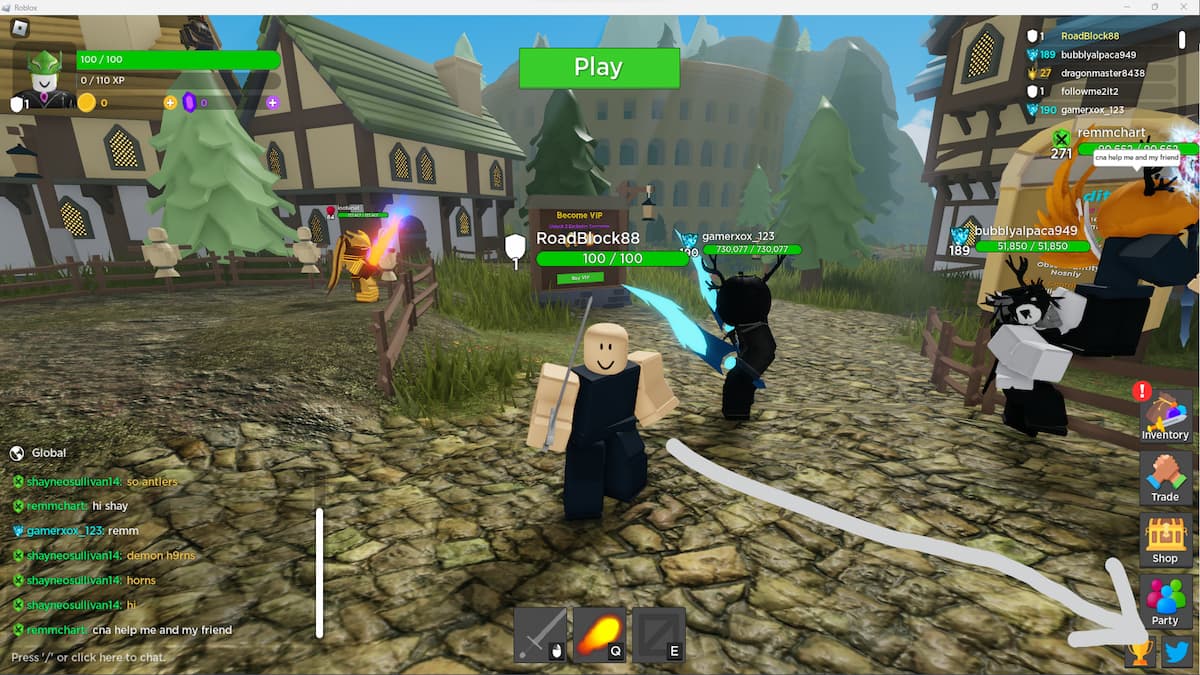Open the Global chat channel header
Viewport: 1200px width, 675px height.
click(x=48, y=453)
